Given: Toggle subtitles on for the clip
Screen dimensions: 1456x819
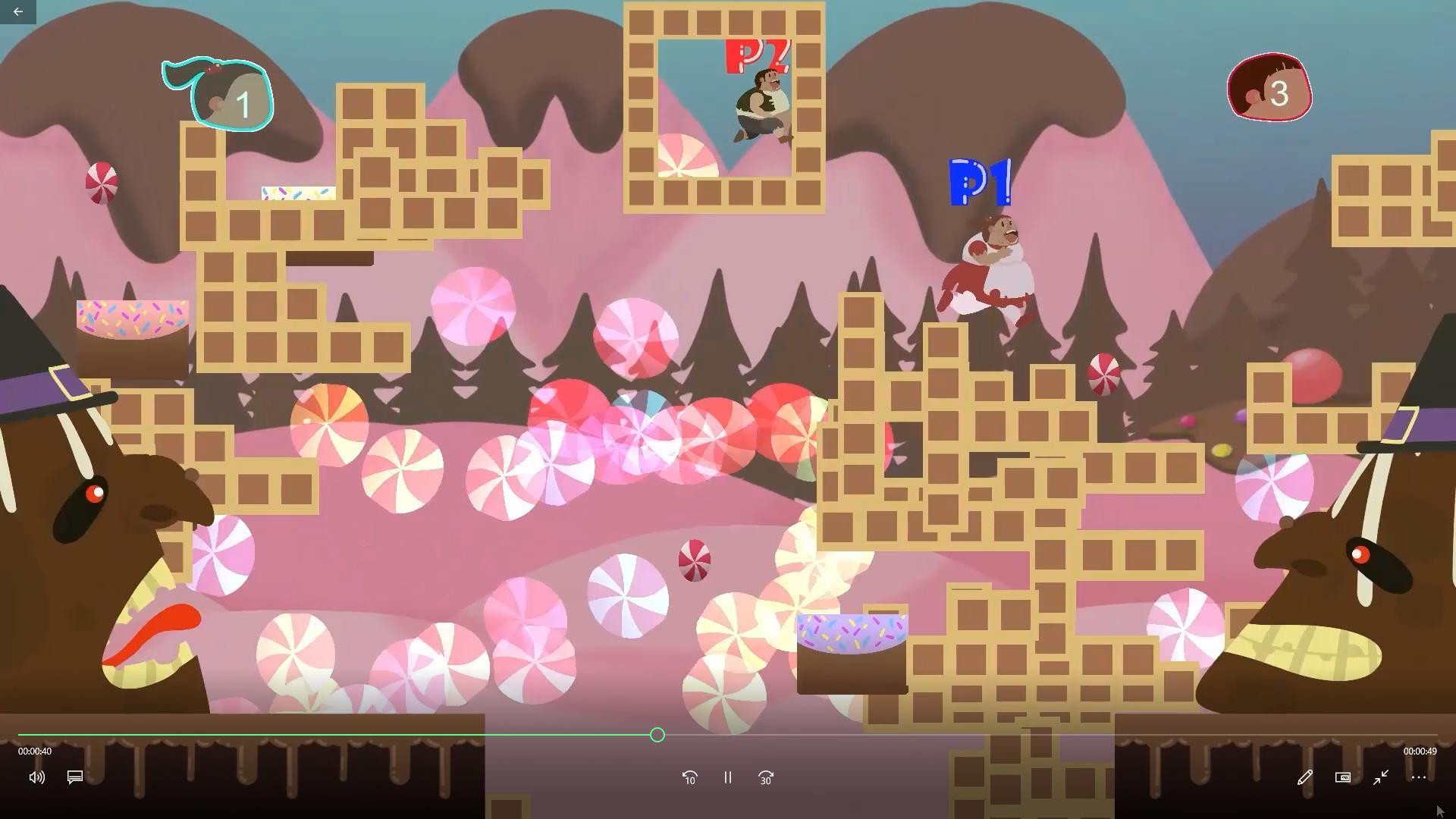Looking at the screenshot, I should (x=74, y=777).
